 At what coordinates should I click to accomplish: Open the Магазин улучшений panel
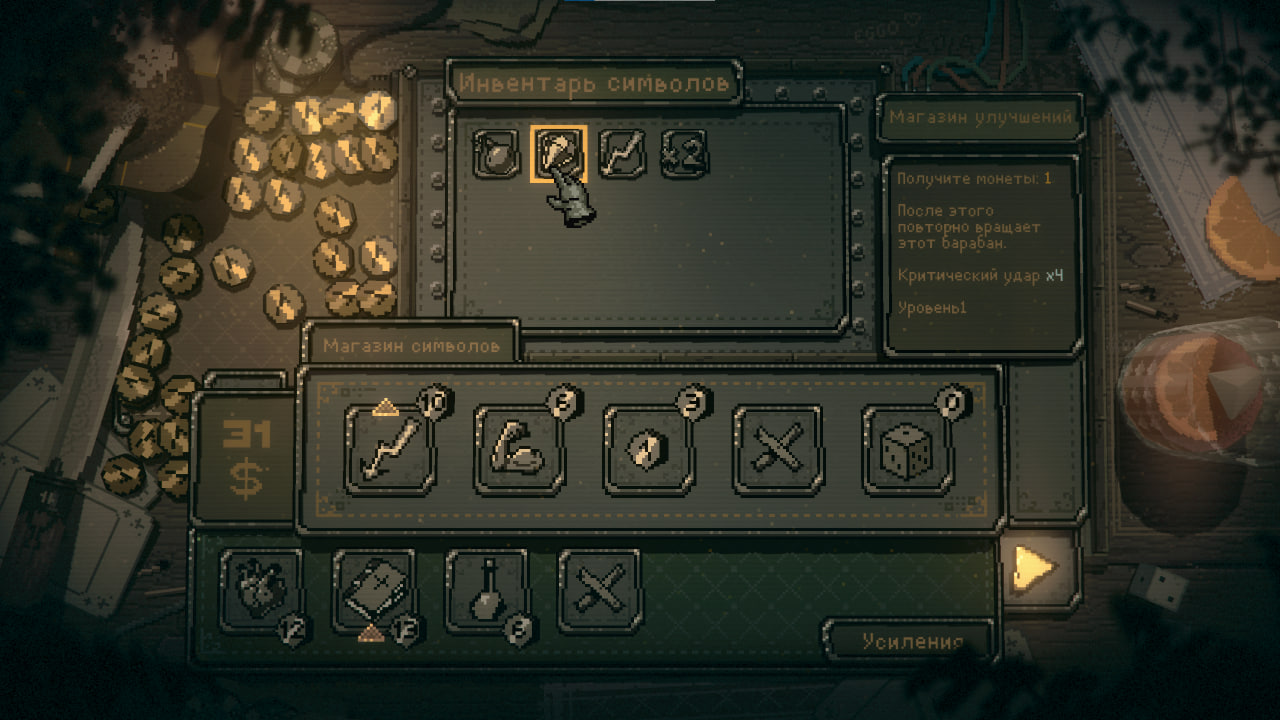pyautogui.click(x=980, y=117)
